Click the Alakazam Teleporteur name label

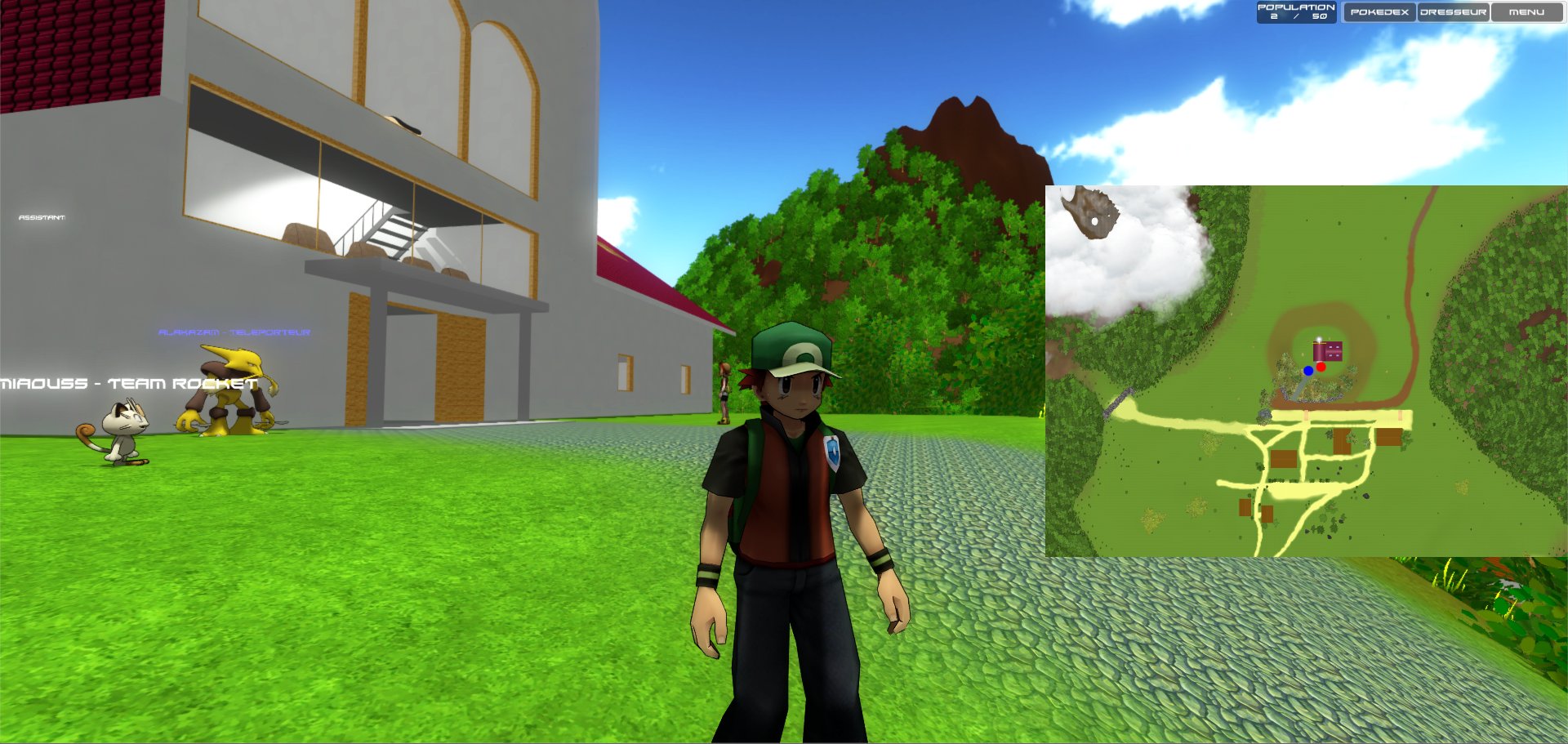(234, 333)
